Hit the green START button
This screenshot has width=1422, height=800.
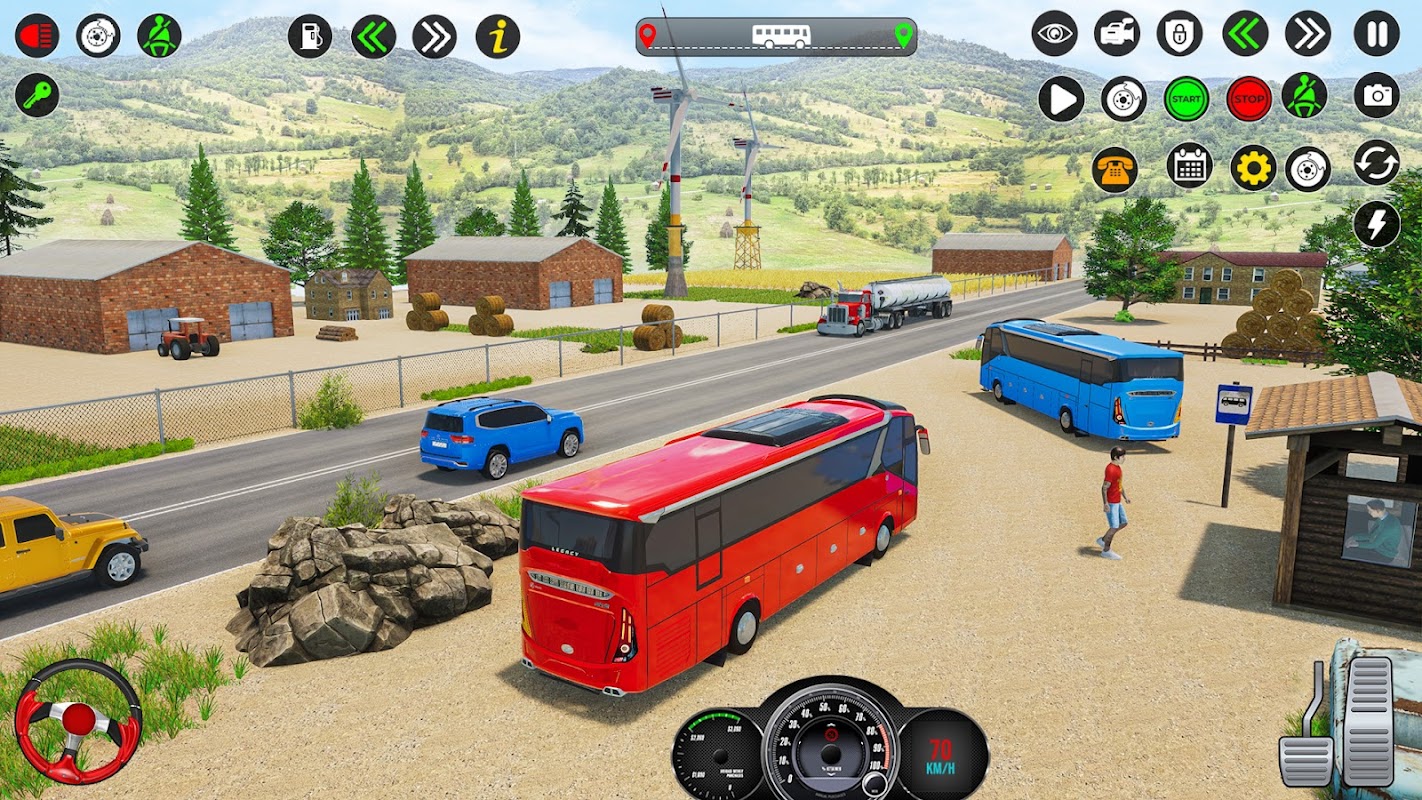point(1186,99)
